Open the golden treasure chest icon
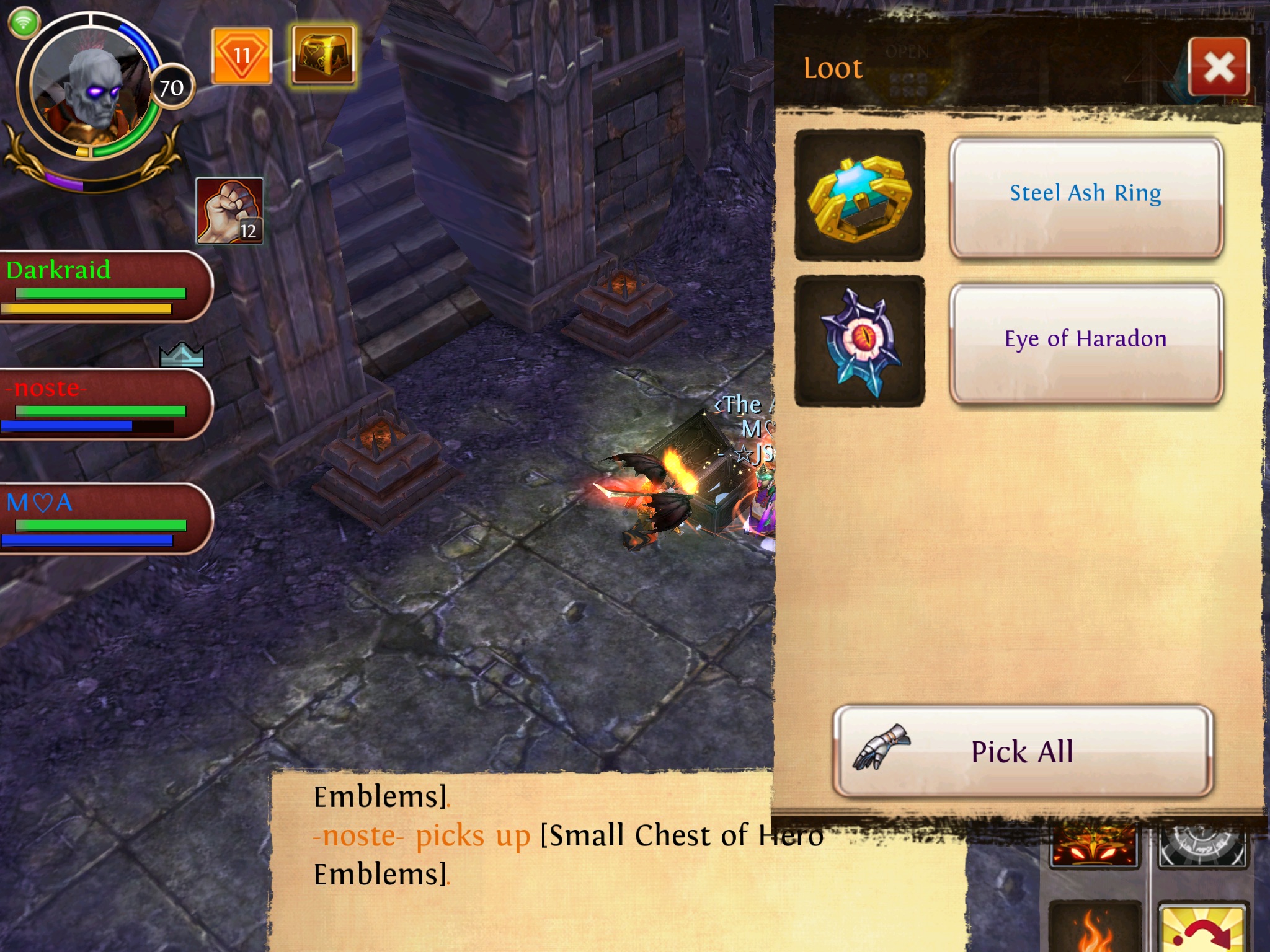The width and height of the screenshot is (1270, 952). pyautogui.click(x=323, y=56)
